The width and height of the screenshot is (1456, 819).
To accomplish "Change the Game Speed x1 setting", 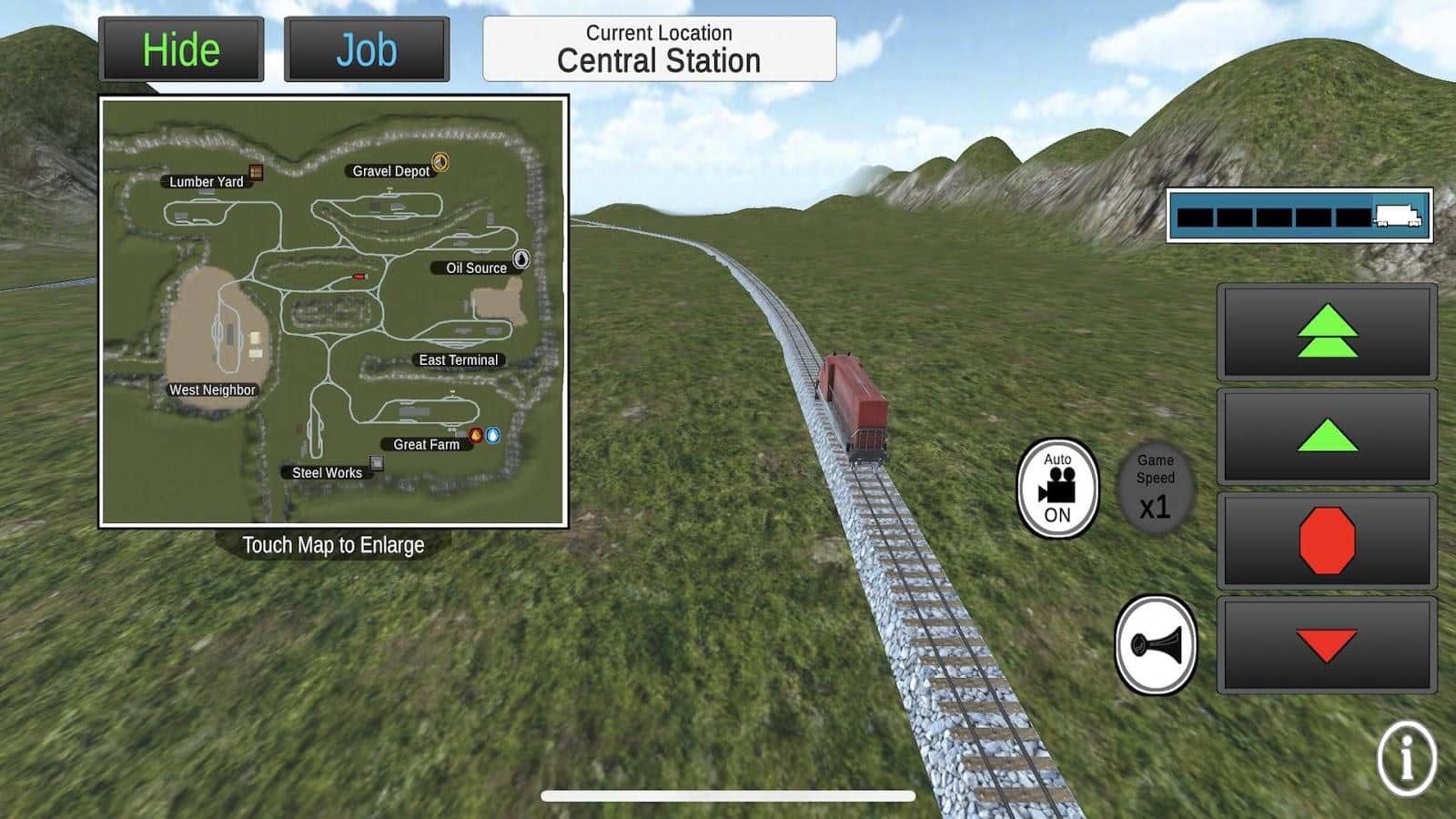I will pos(1155,489).
